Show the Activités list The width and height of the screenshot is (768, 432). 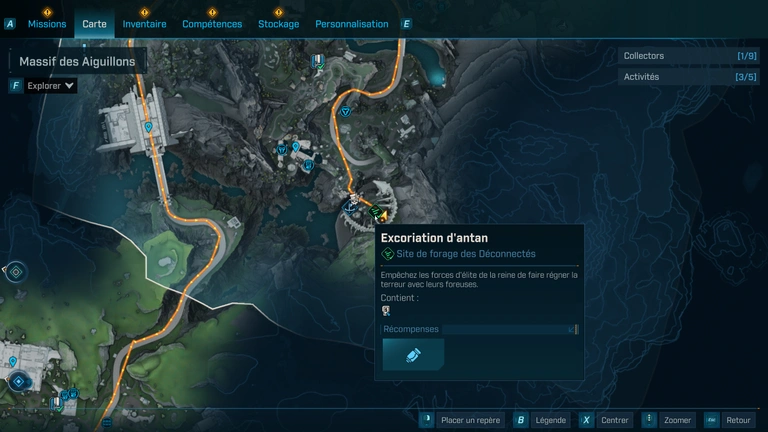tap(688, 77)
